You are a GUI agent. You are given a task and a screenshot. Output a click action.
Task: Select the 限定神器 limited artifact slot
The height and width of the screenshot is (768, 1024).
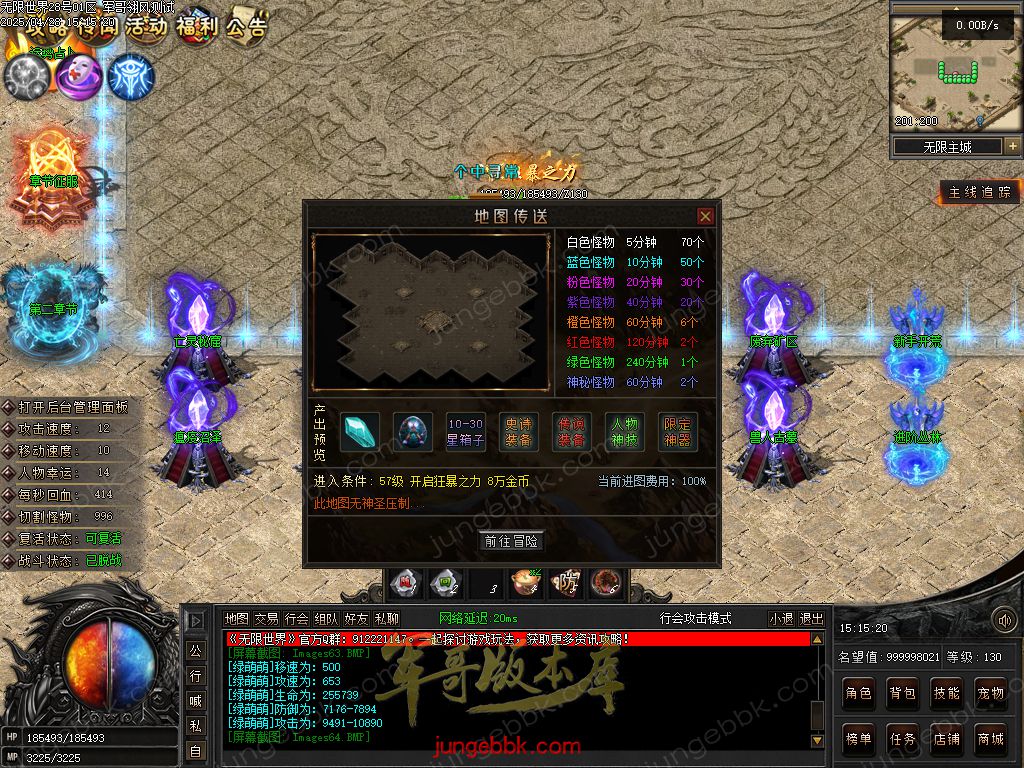(678, 432)
